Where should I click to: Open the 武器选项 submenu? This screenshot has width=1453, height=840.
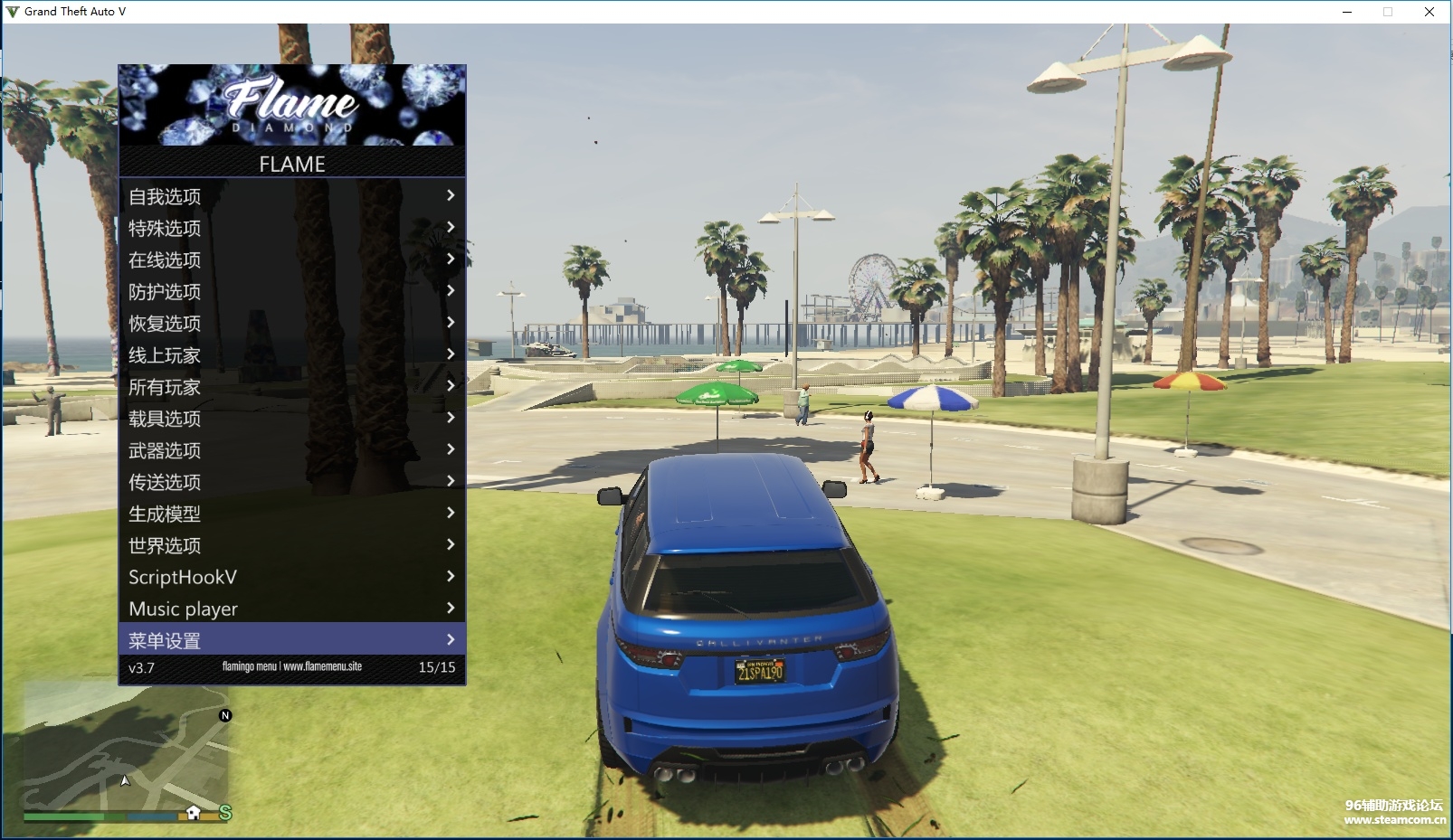point(291,450)
